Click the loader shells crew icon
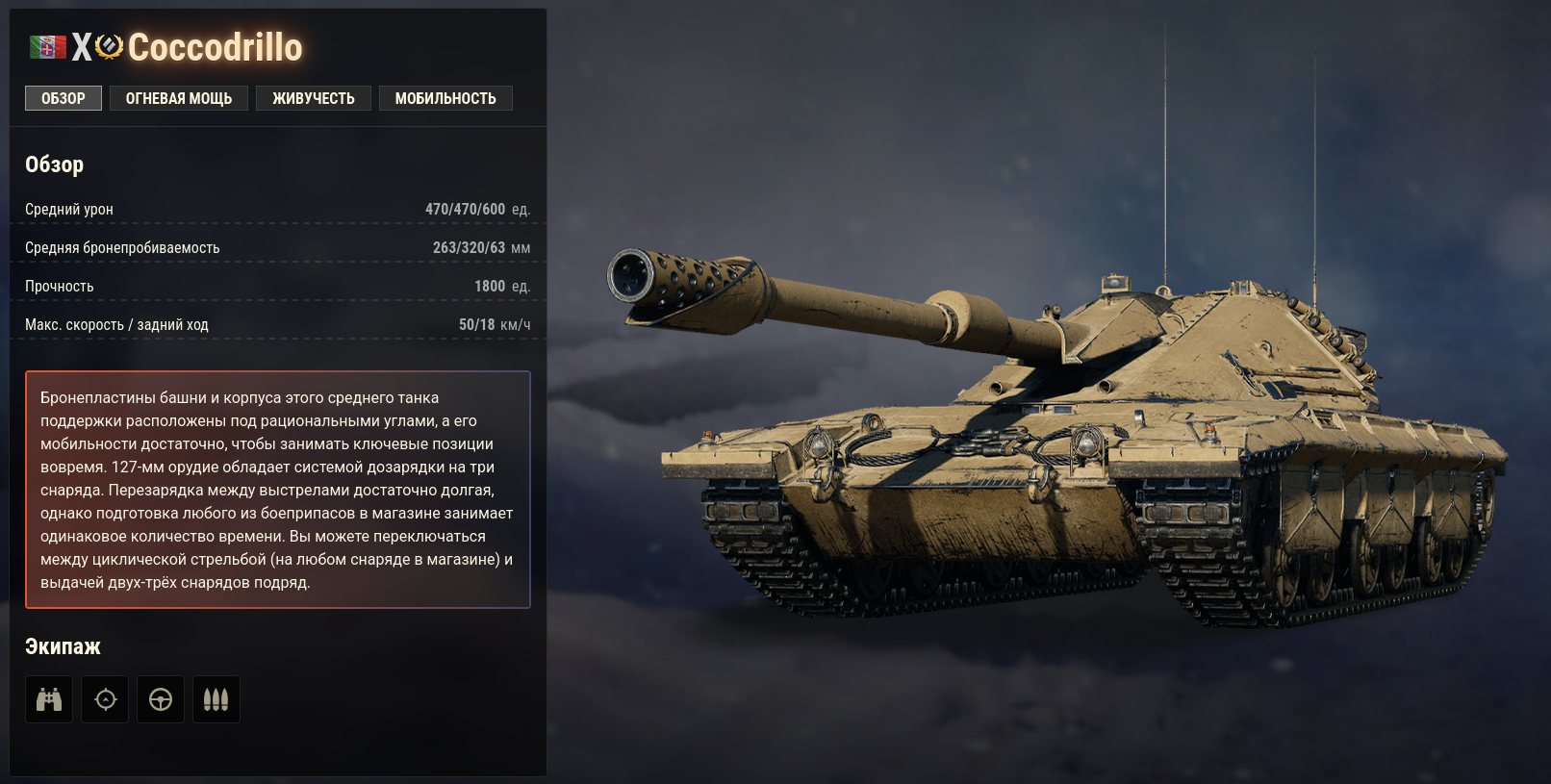This screenshot has width=1551, height=784. pyautogui.click(x=216, y=699)
